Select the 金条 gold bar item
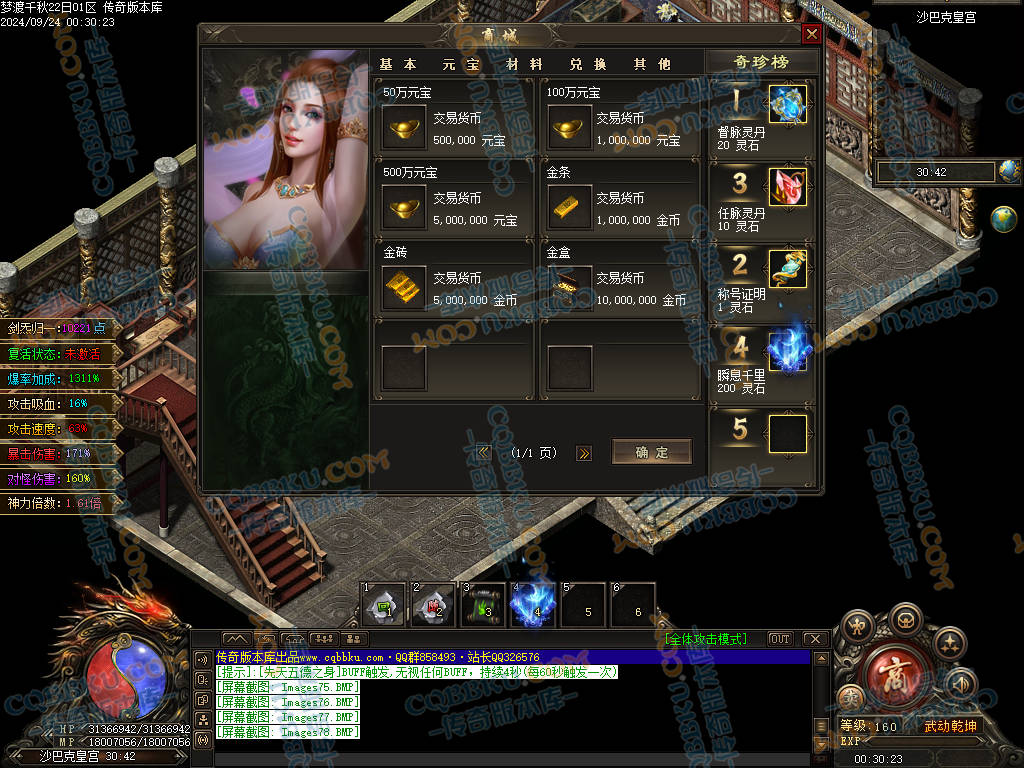This screenshot has width=1024, height=768. pyautogui.click(x=569, y=208)
